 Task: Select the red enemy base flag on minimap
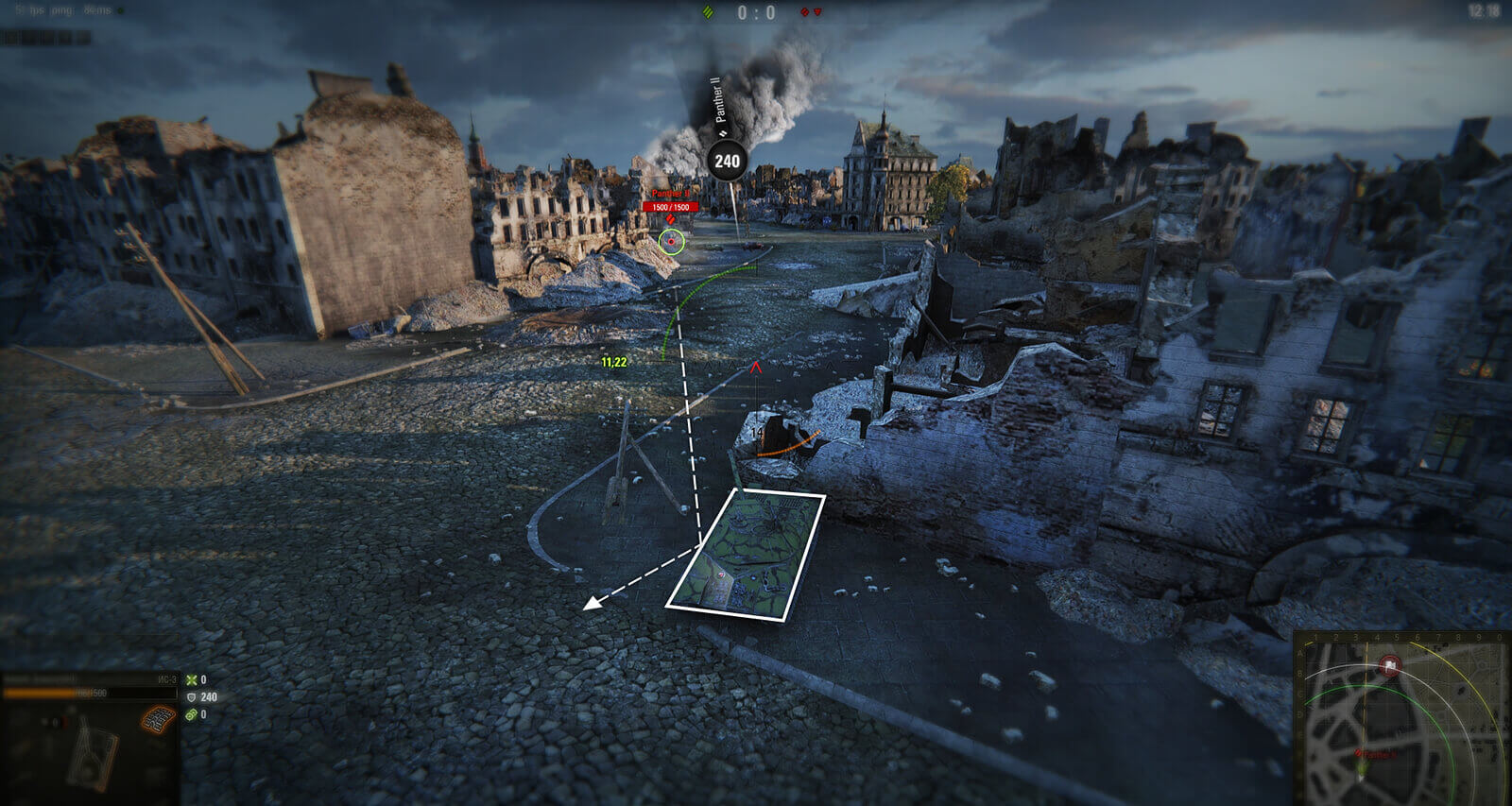click(1390, 666)
